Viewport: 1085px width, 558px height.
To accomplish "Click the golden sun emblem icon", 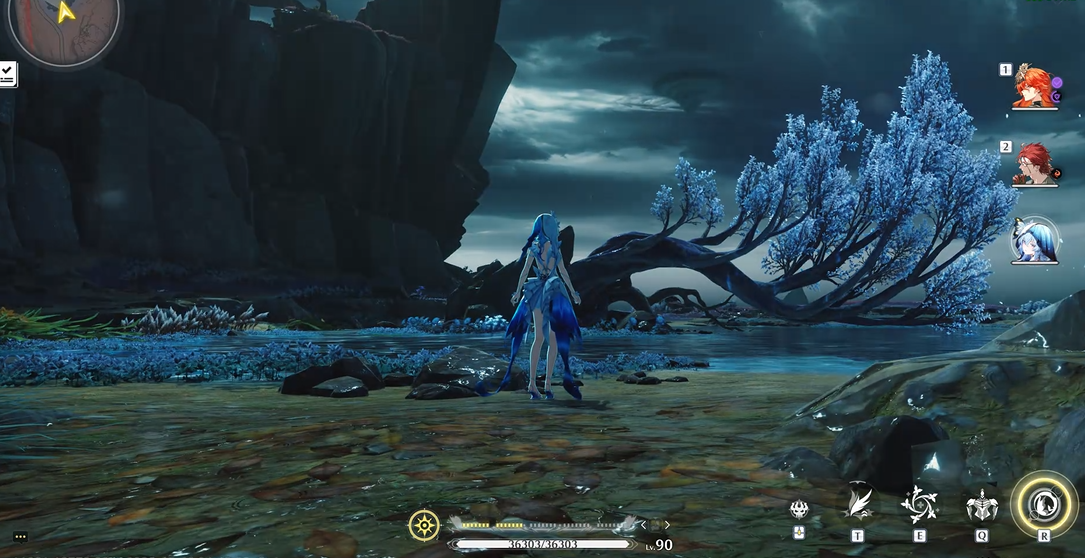I will [x=425, y=524].
